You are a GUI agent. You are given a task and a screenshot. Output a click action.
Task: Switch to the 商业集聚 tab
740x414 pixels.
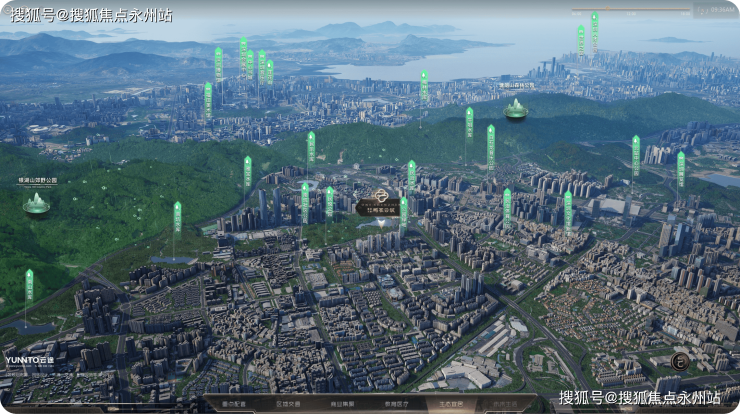pyautogui.click(x=343, y=404)
